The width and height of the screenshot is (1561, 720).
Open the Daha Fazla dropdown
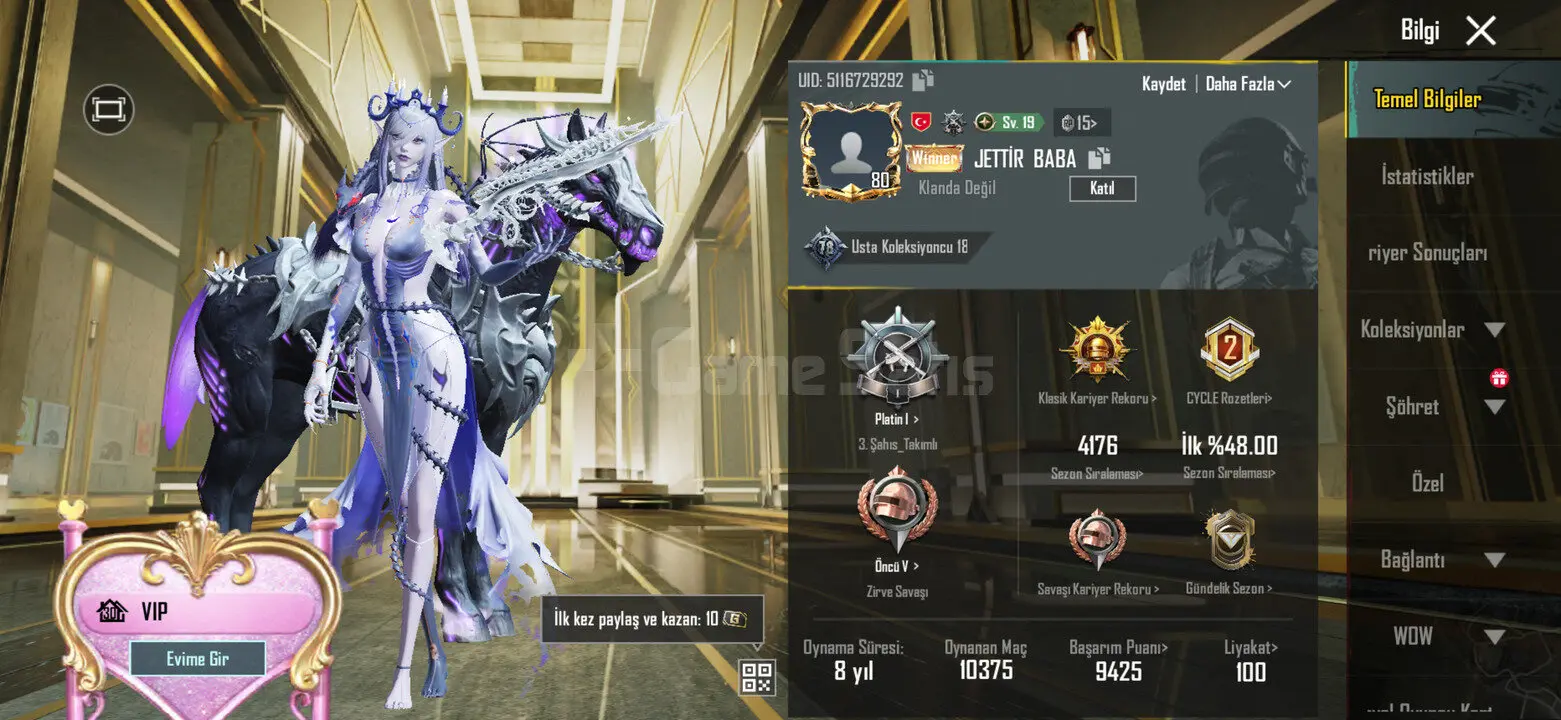[1248, 84]
